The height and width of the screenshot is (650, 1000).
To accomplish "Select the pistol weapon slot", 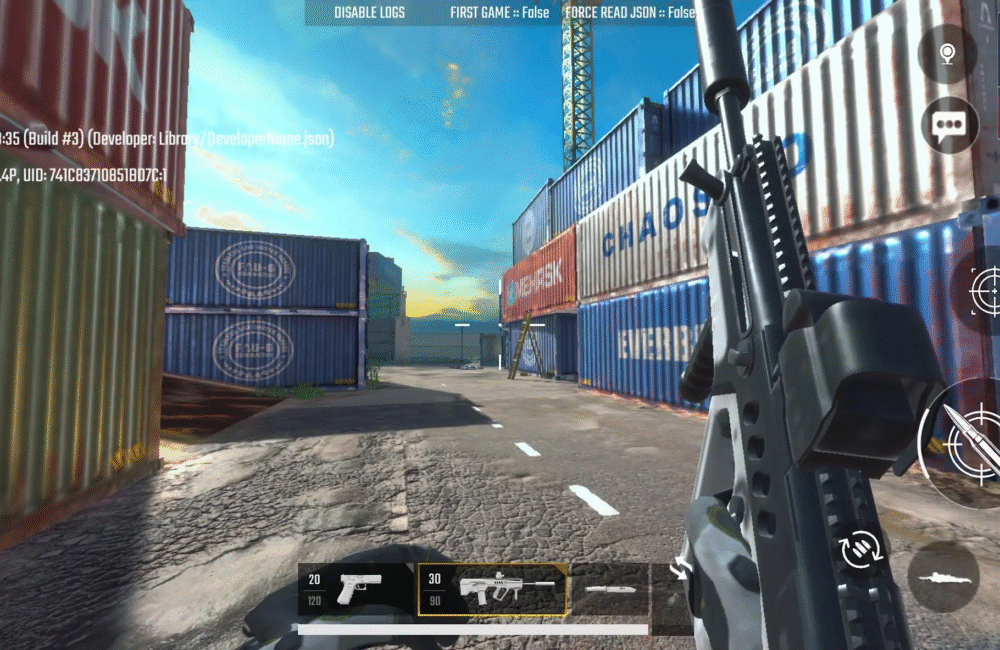I will (x=356, y=589).
